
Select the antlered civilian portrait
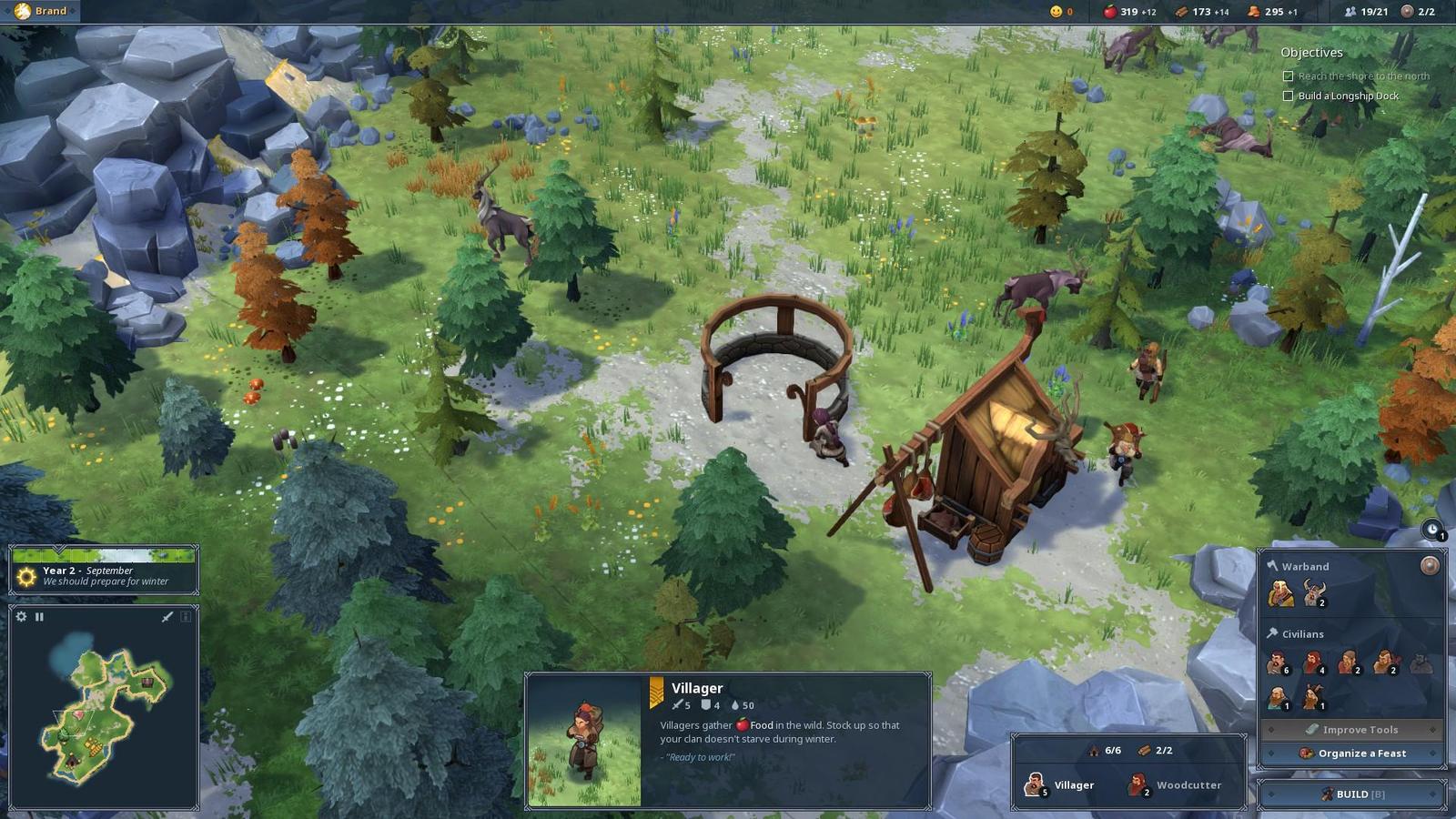(1312, 698)
